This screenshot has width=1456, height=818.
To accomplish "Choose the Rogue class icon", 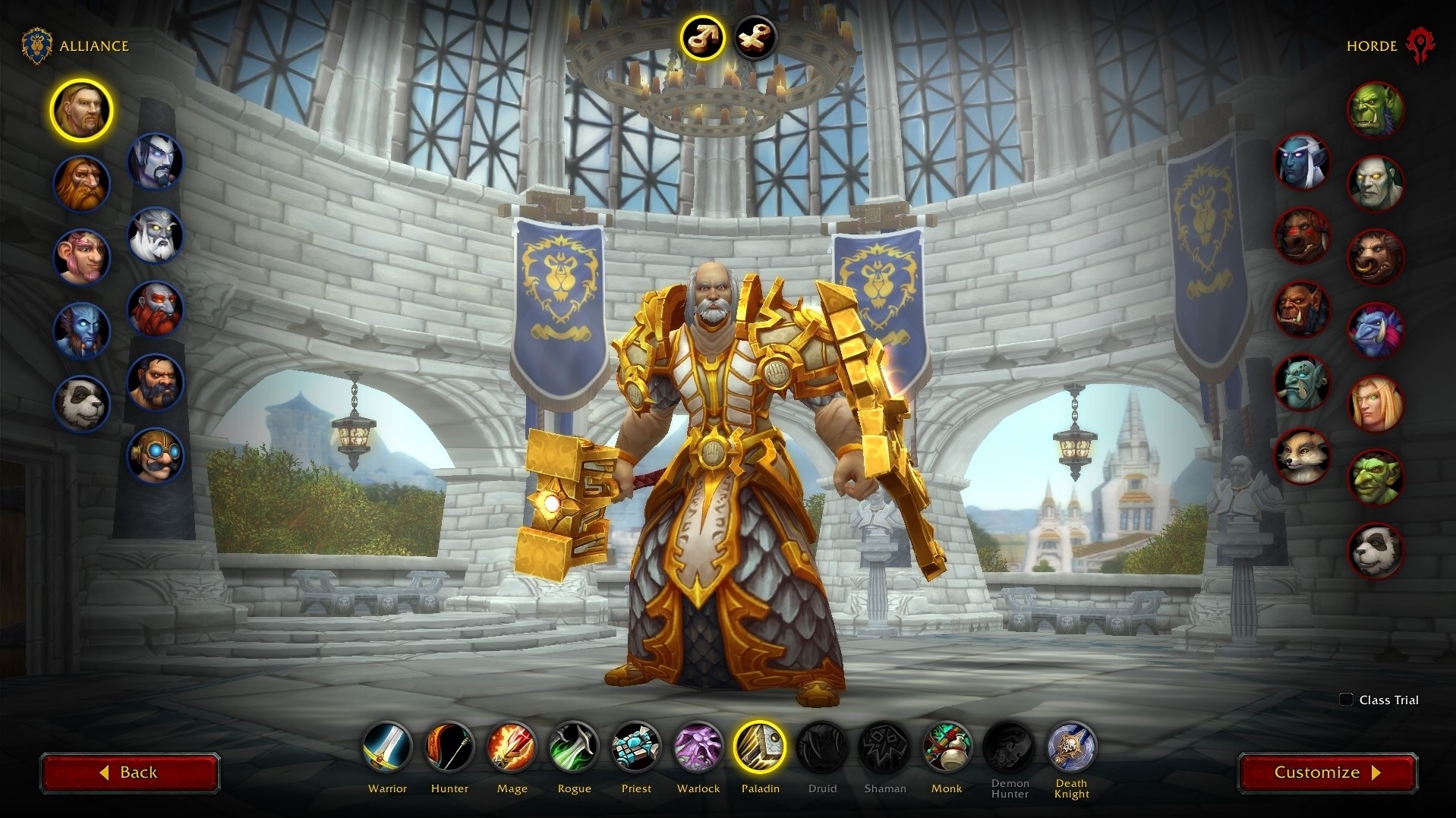I will pos(574,747).
